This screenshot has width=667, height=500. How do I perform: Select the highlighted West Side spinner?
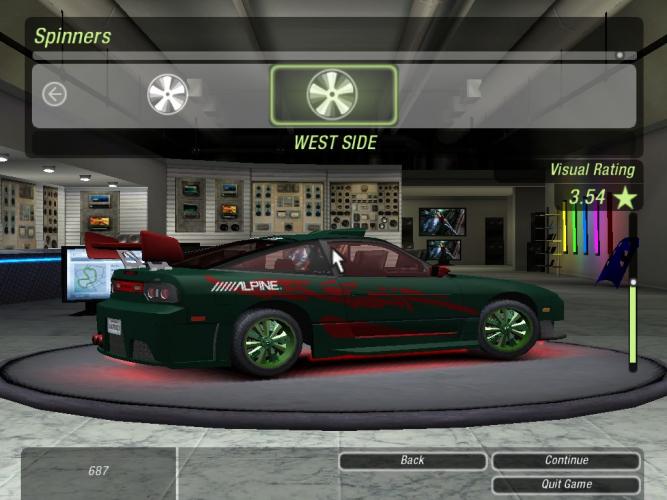334,95
